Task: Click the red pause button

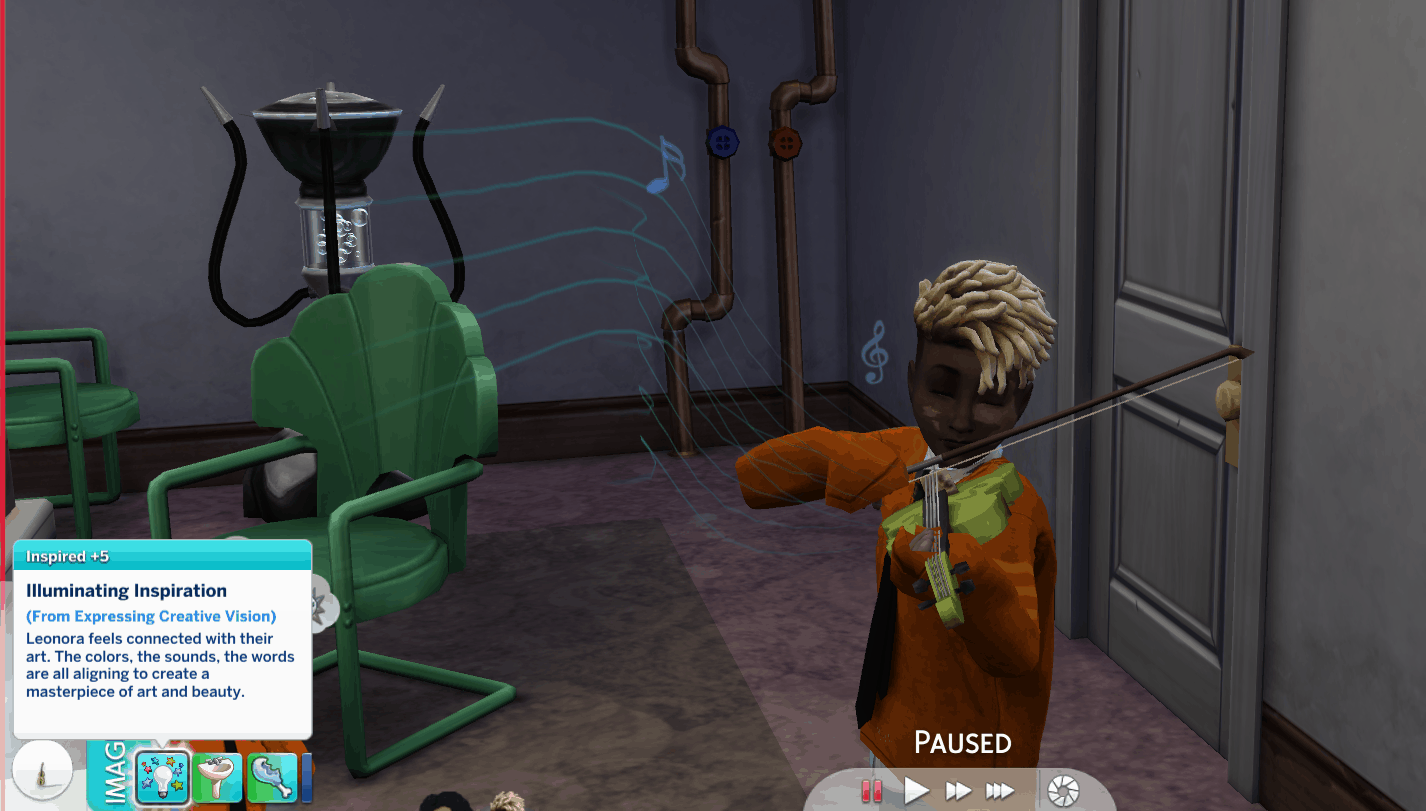Action: pyautogui.click(x=872, y=791)
